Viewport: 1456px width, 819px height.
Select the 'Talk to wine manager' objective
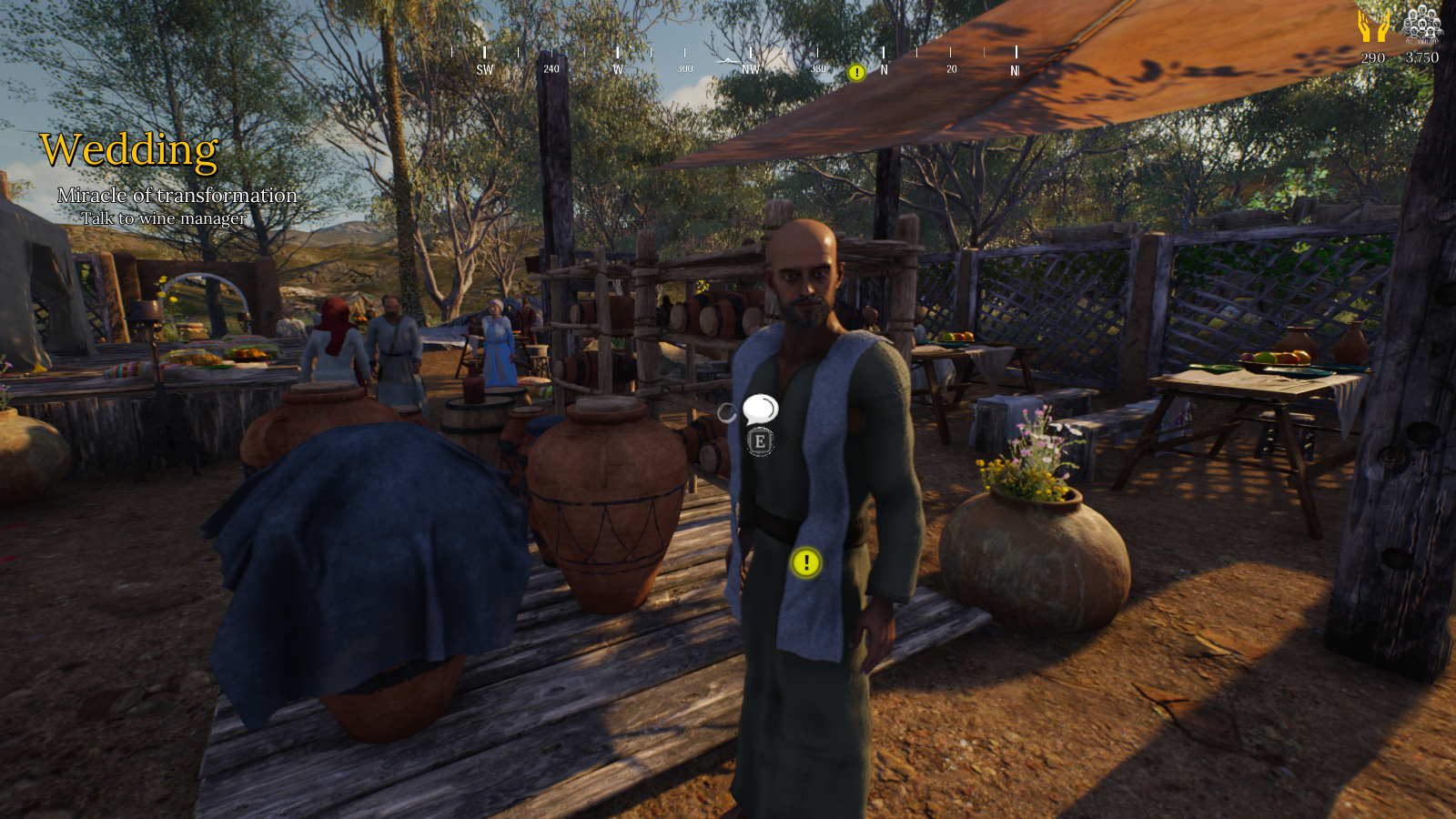click(x=164, y=218)
